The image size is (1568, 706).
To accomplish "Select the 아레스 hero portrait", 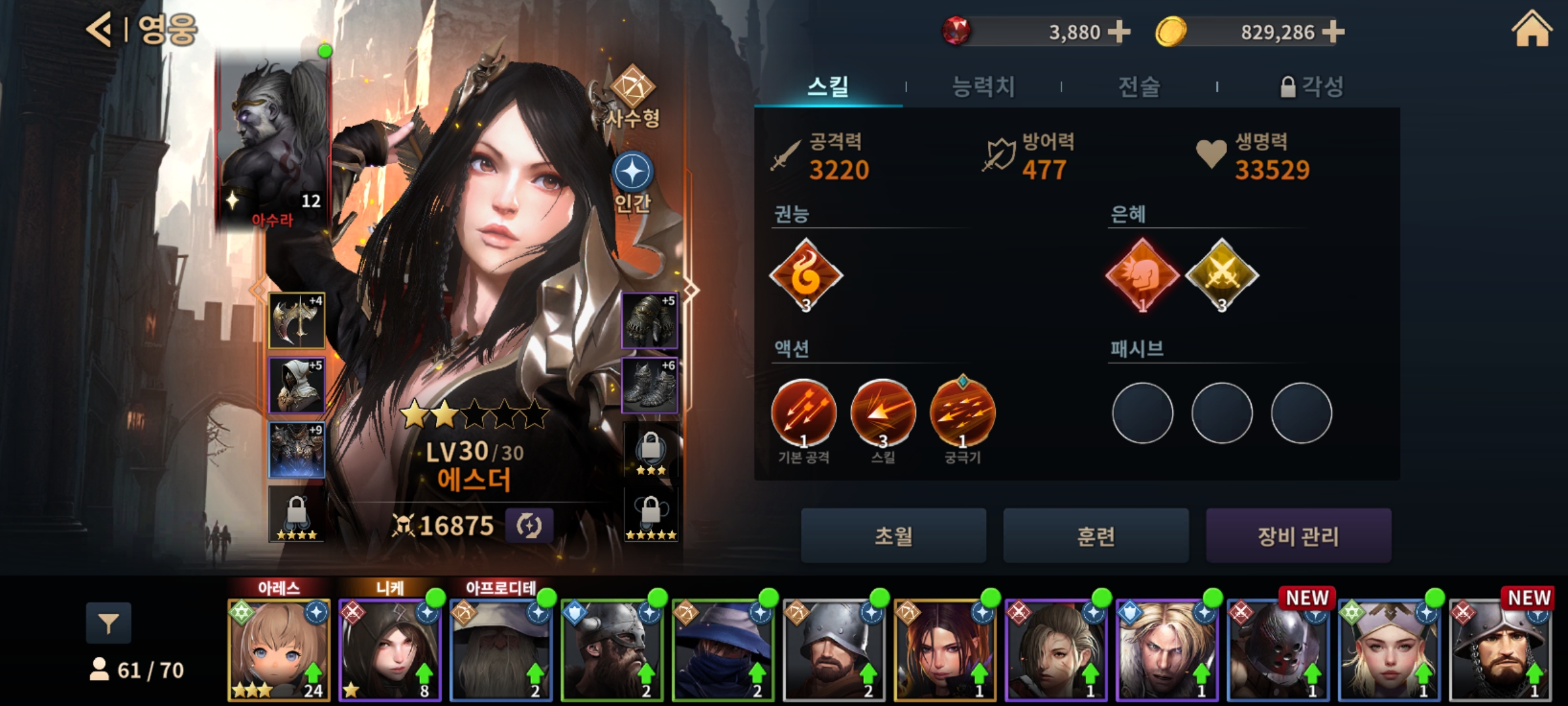I will click(x=279, y=649).
